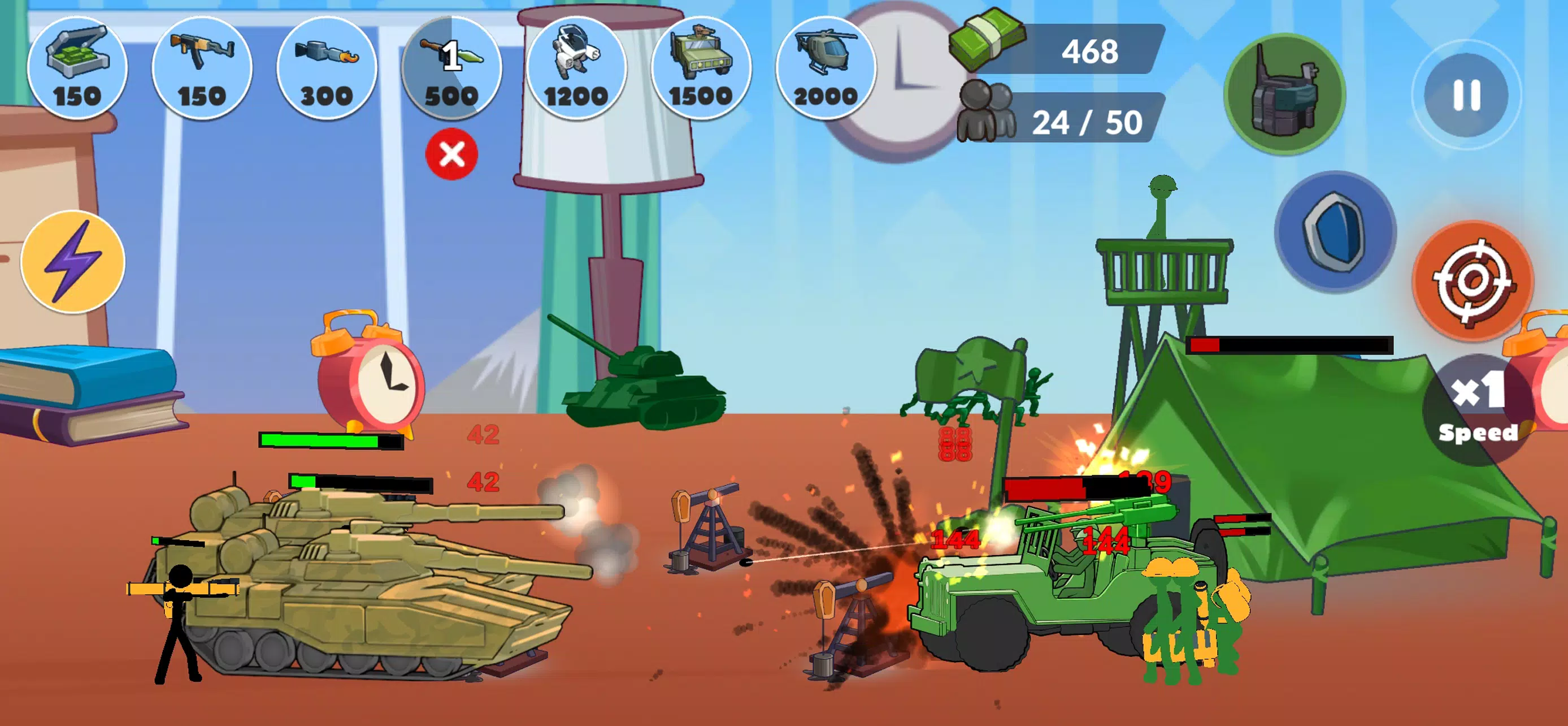Buy the money crate unit for 150

(78, 69)
